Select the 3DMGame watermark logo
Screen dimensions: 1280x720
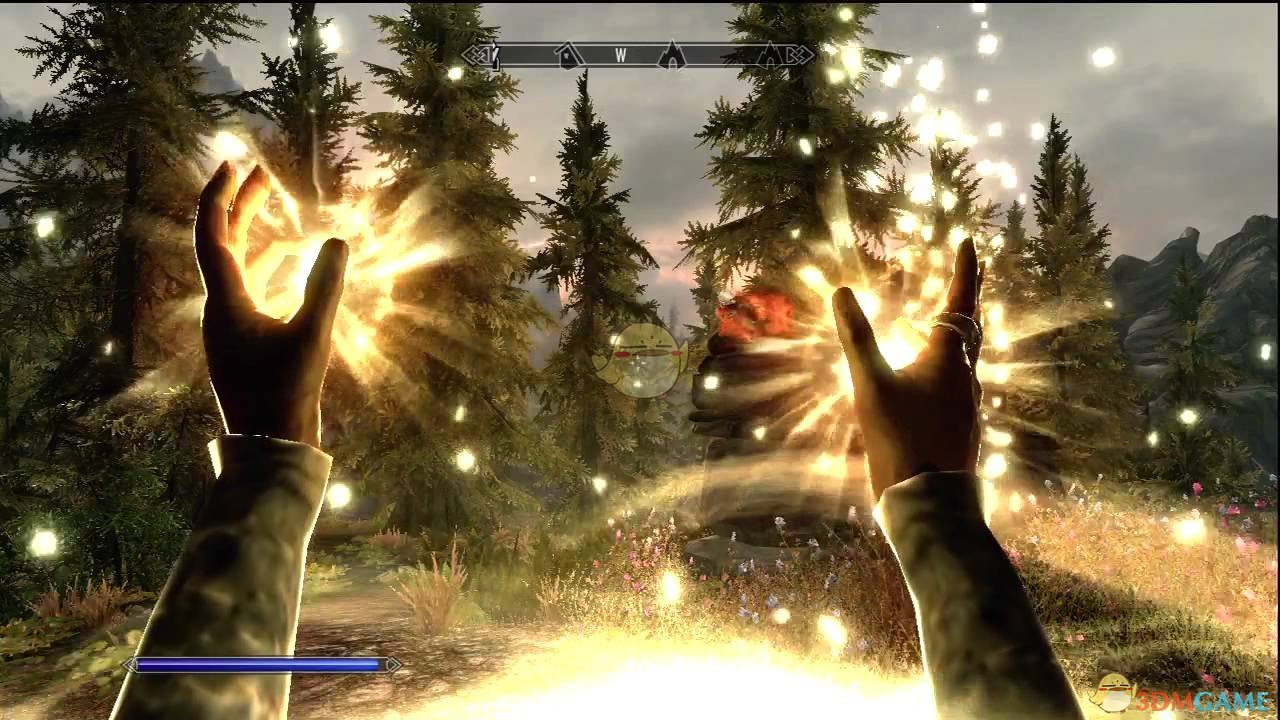click(x=1113, y=694)
